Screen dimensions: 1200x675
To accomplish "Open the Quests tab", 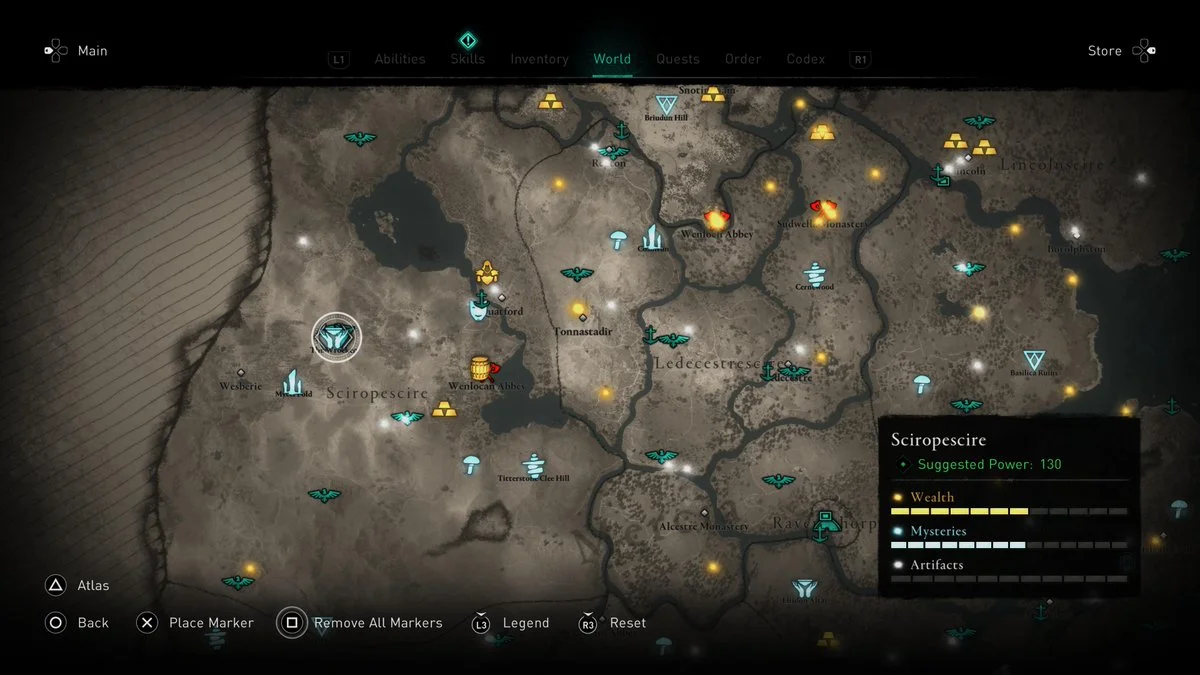I will [677, 59].
